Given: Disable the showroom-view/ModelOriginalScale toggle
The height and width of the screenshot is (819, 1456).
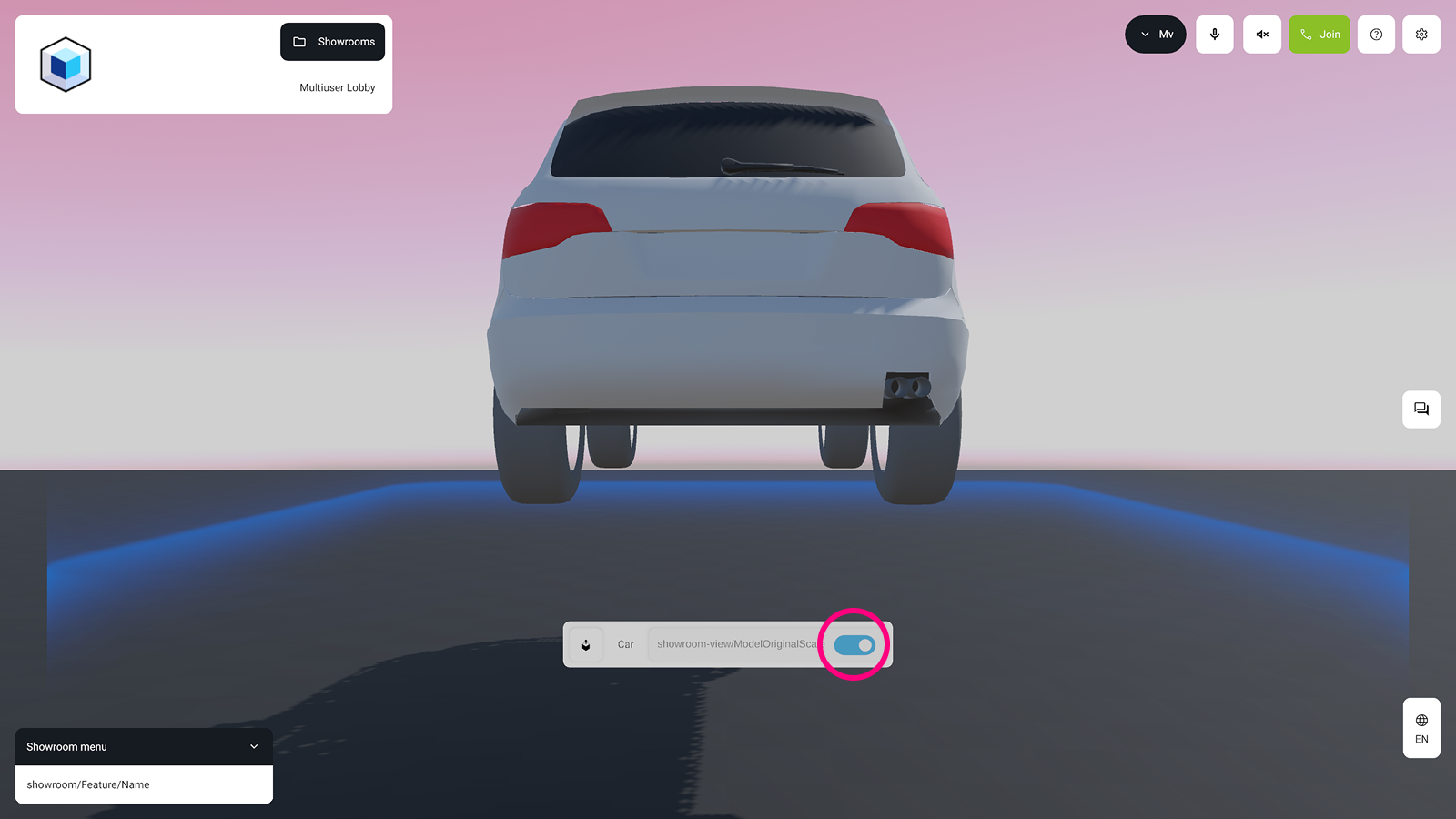Looking at the screenshot, I should pyautogui.click(x=854, y=644).
